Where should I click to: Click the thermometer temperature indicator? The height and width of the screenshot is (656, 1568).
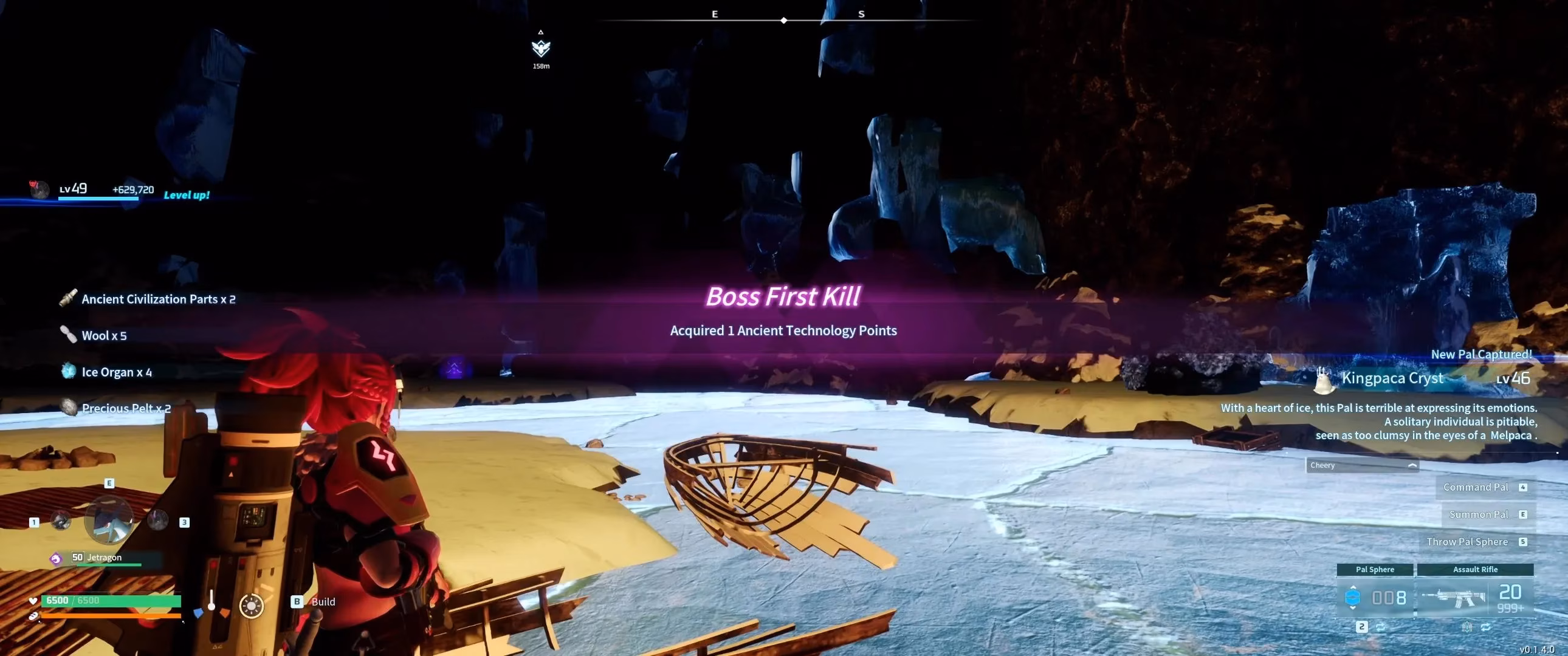coord(211,602)
